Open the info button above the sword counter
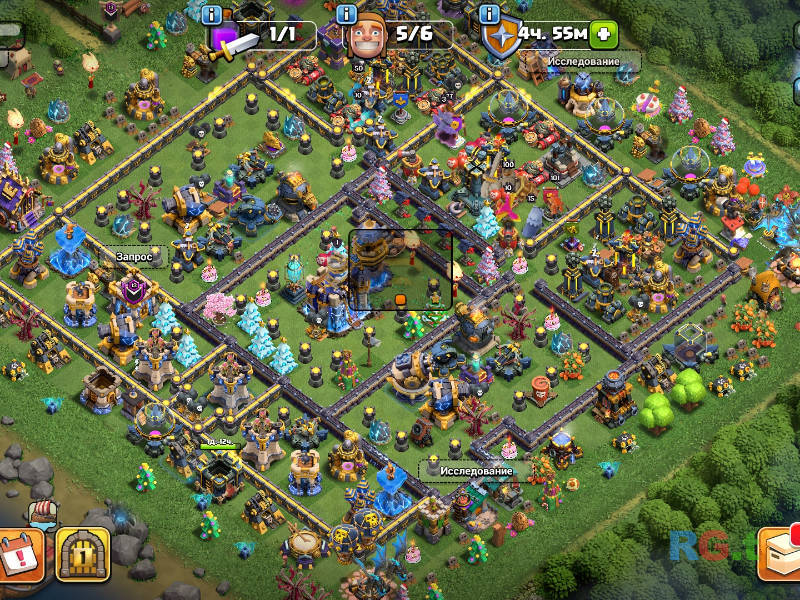800x600 pixels. pos(211,14)
